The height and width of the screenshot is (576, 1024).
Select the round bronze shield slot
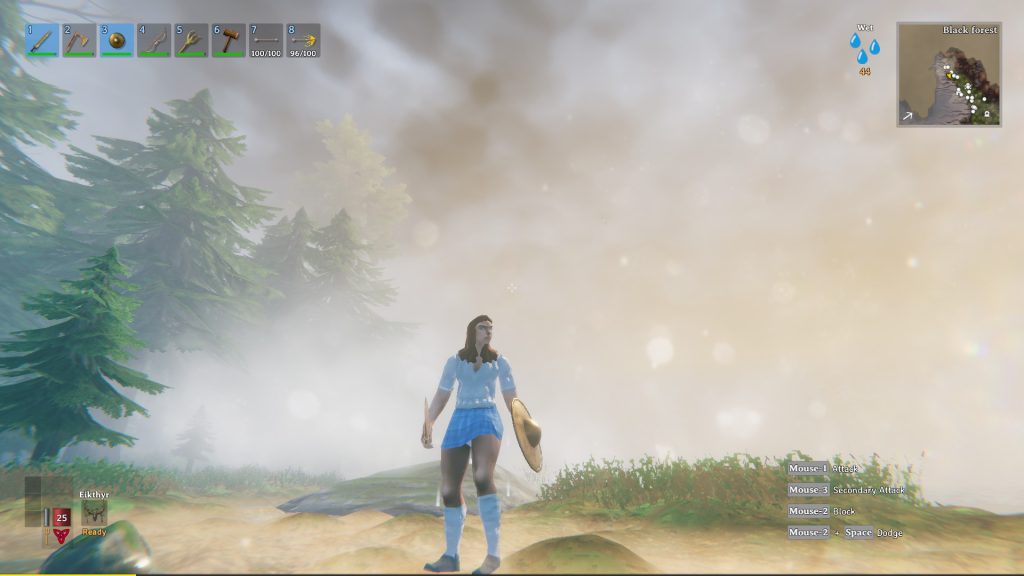click(117, 40)
